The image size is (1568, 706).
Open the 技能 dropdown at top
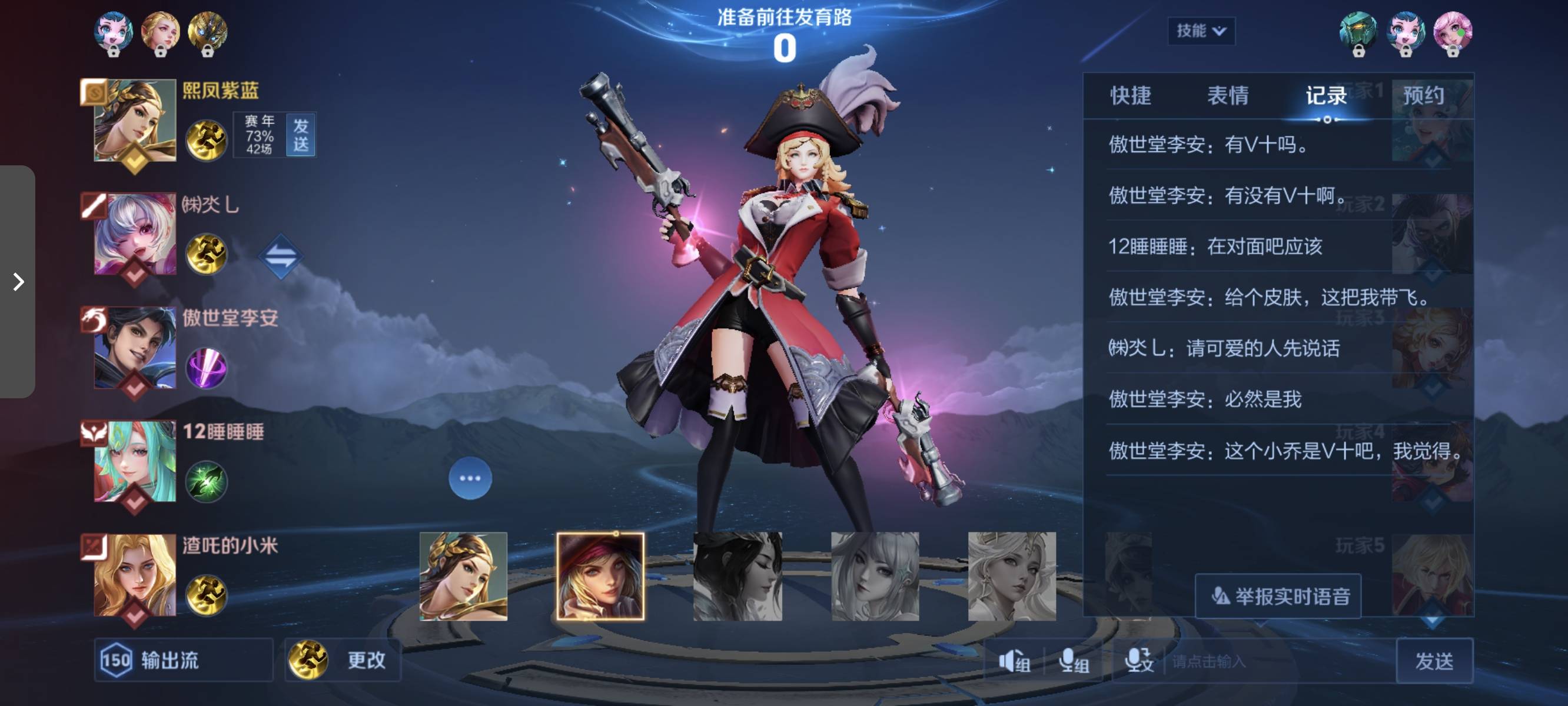(1200, 31)
